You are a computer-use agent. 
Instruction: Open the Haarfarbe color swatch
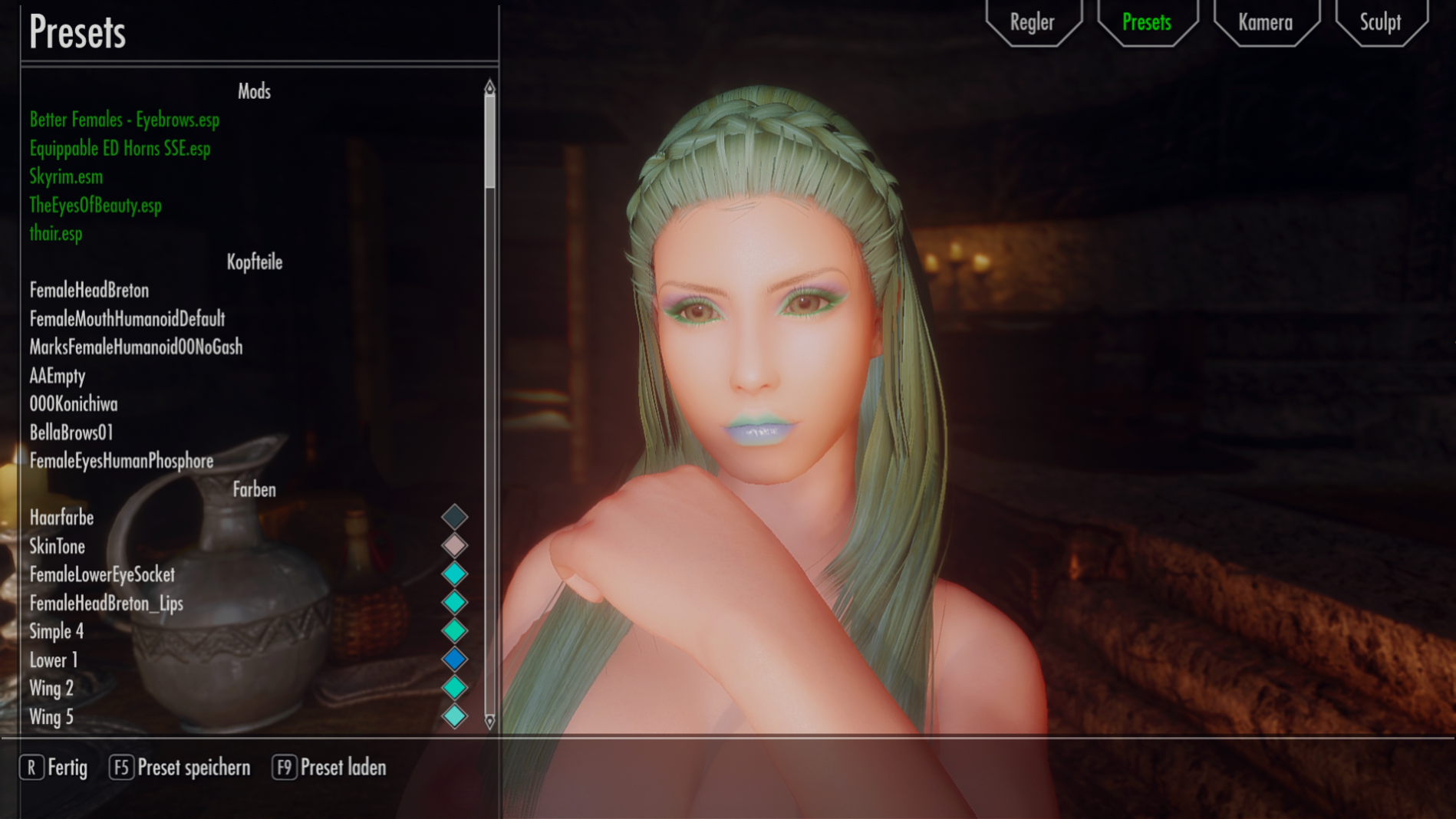pos(454,517)
